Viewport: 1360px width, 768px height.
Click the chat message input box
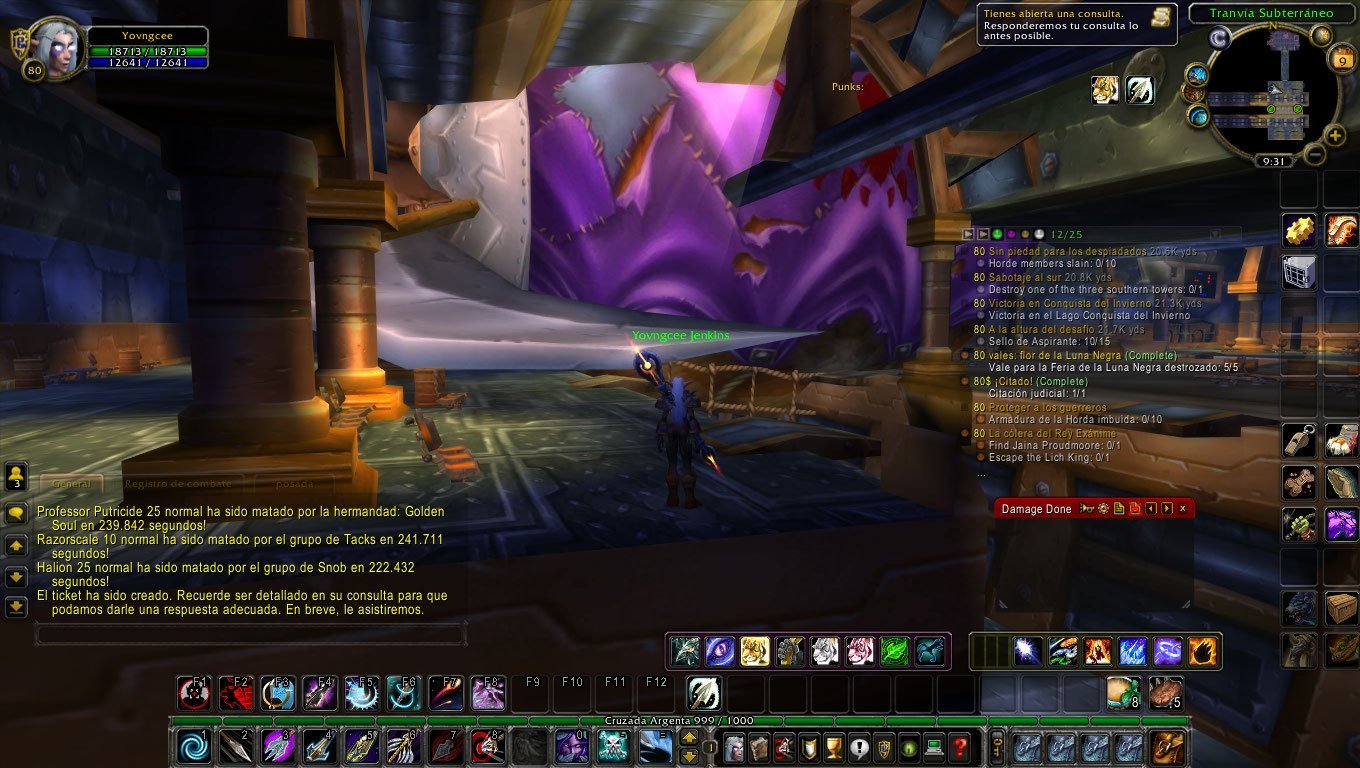(250, 634)
